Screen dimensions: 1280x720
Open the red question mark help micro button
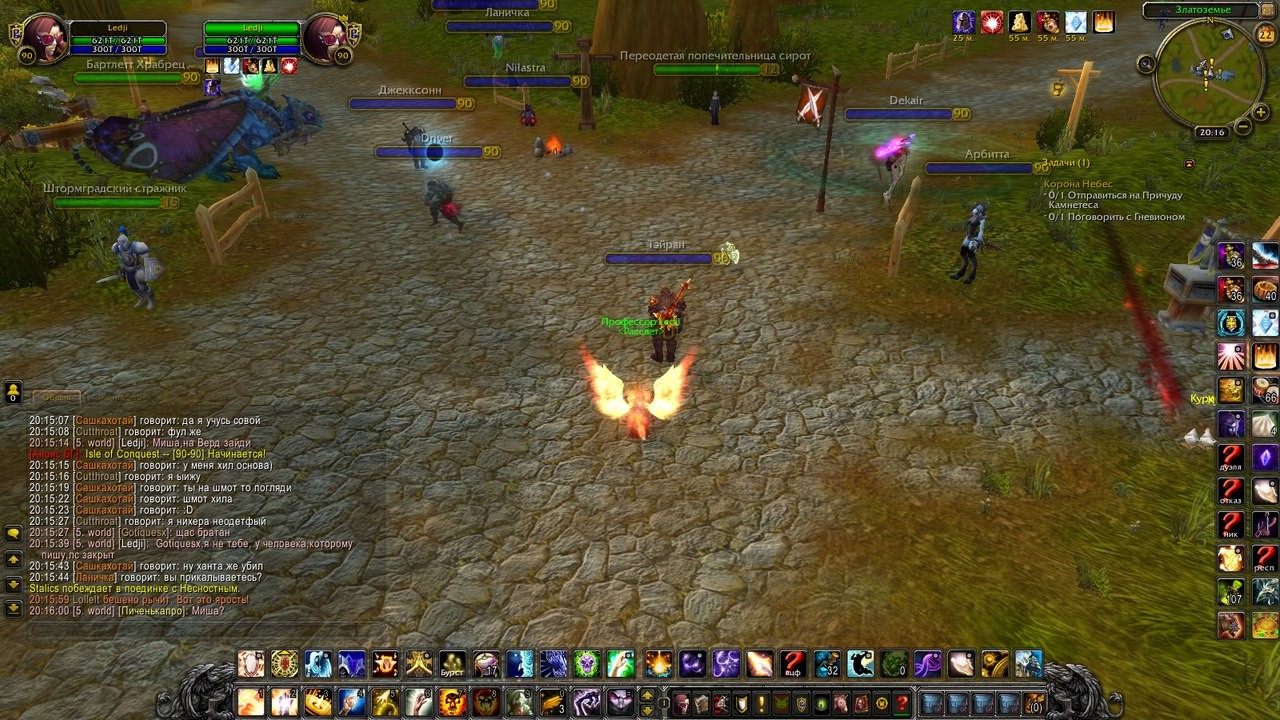pos(902,703)
